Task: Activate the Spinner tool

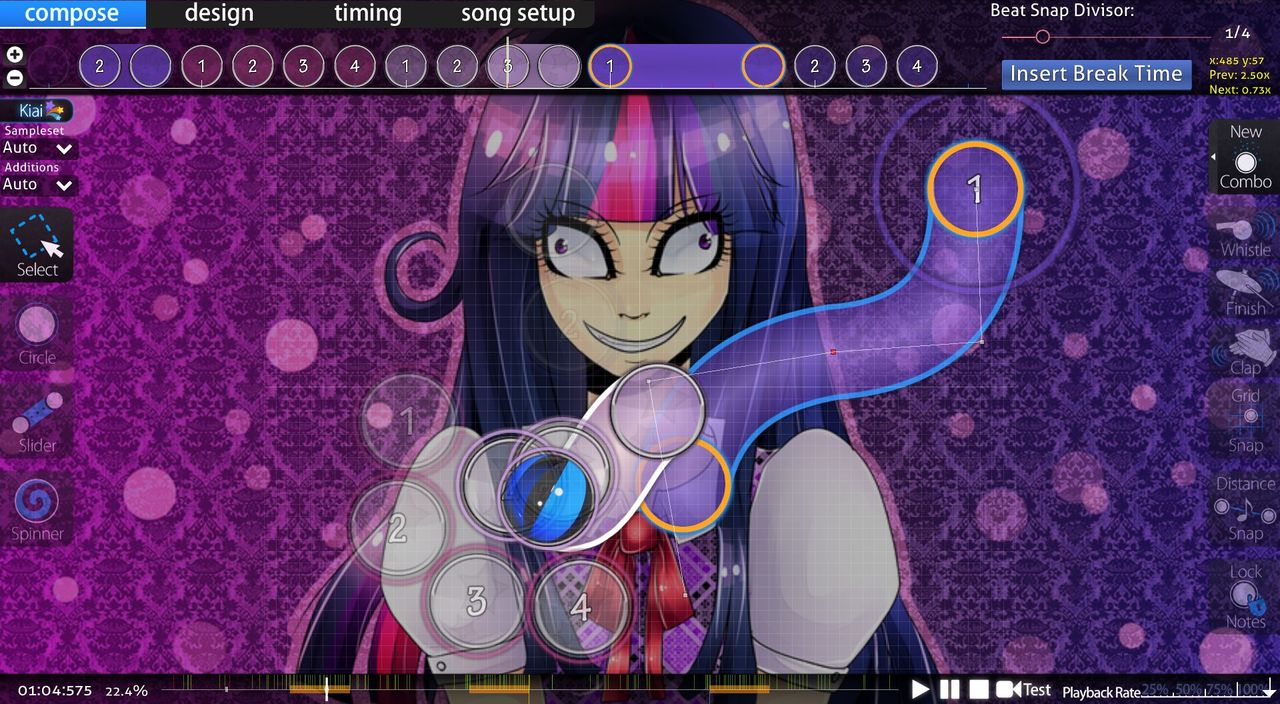Action: point(37,509)
